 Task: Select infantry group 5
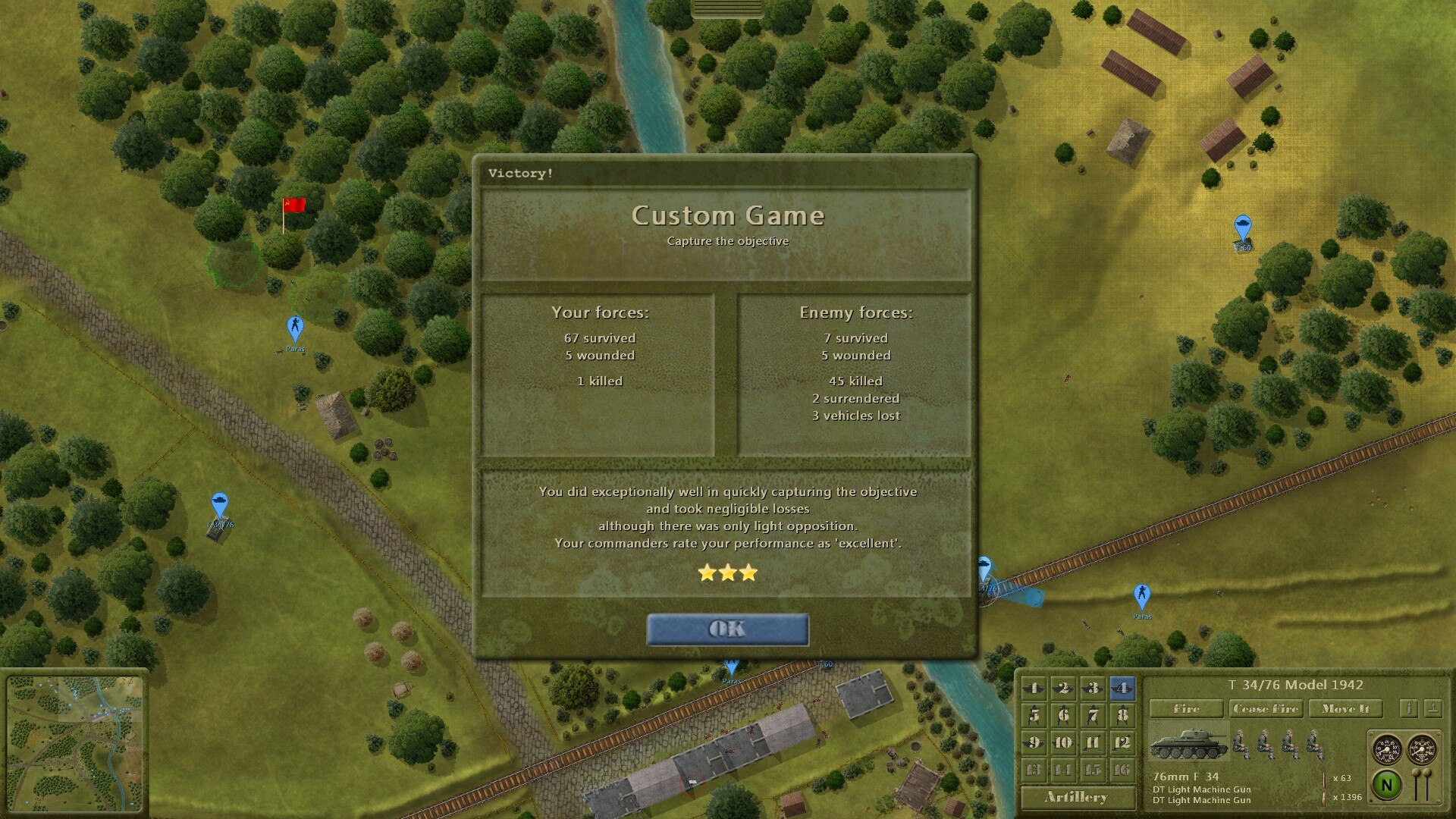[x=1034, y=715]
